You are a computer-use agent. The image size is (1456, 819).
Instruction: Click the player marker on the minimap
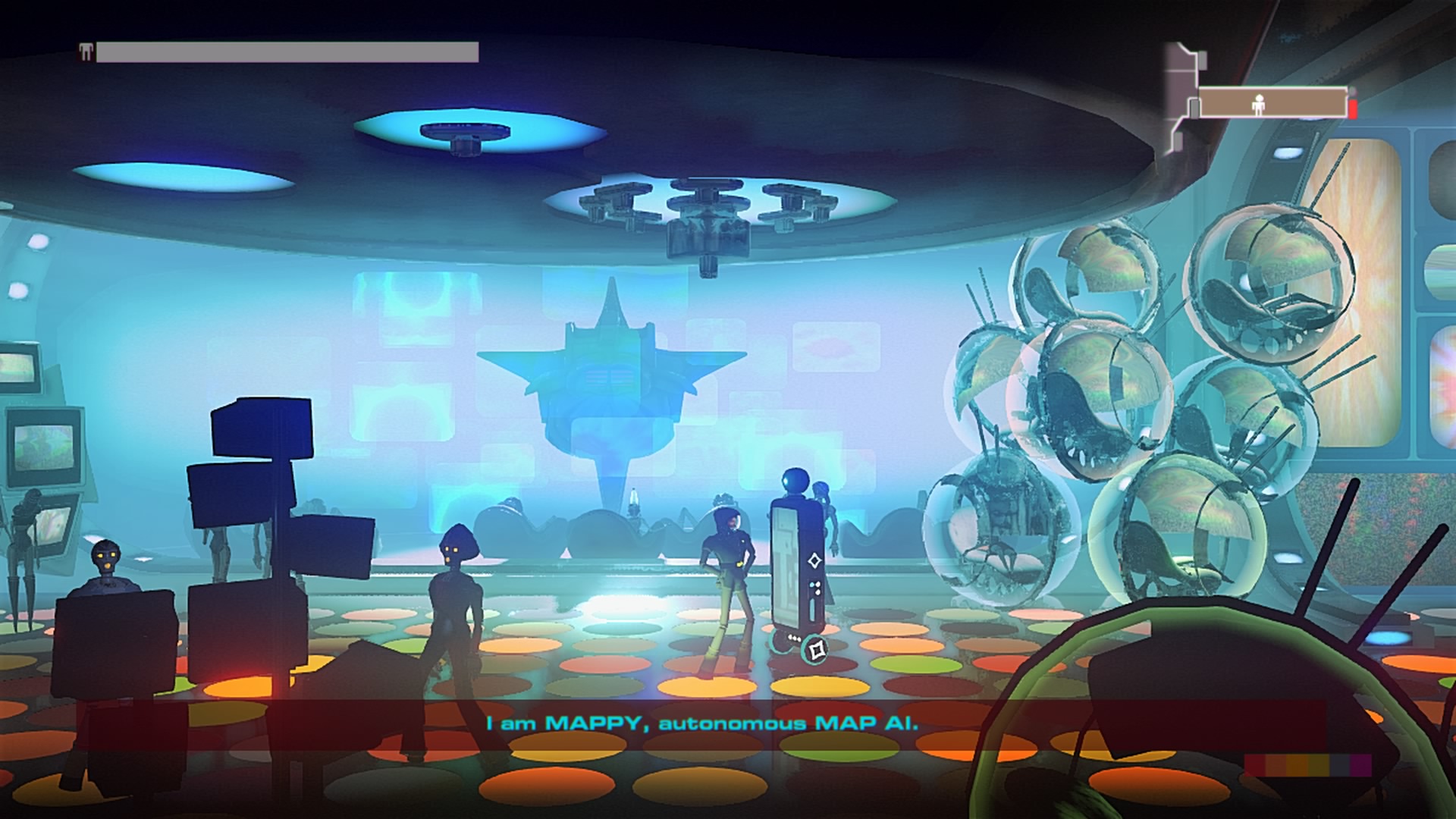[1259, 106]
